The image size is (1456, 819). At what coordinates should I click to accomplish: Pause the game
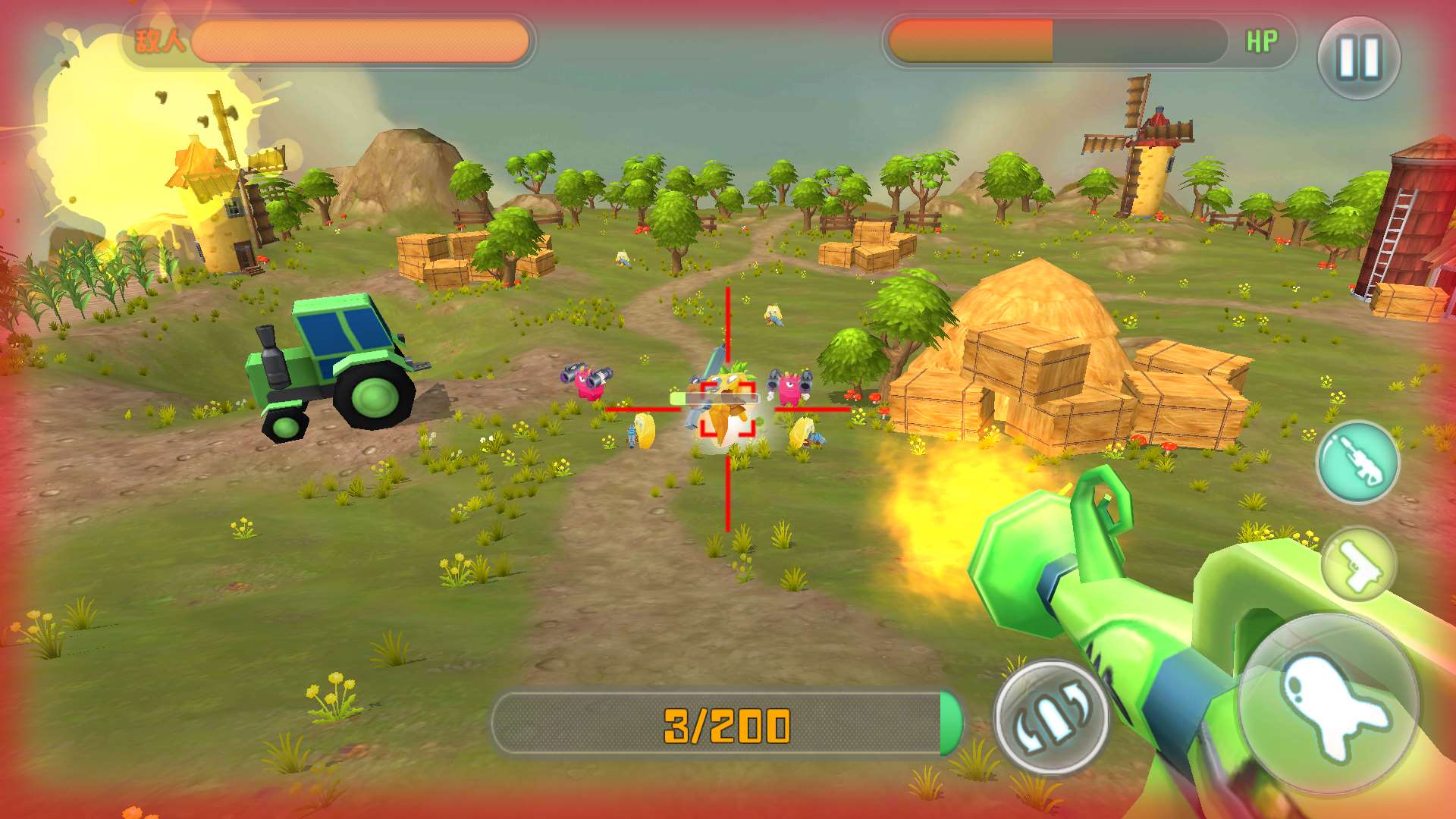click(x=1358, y=58)
